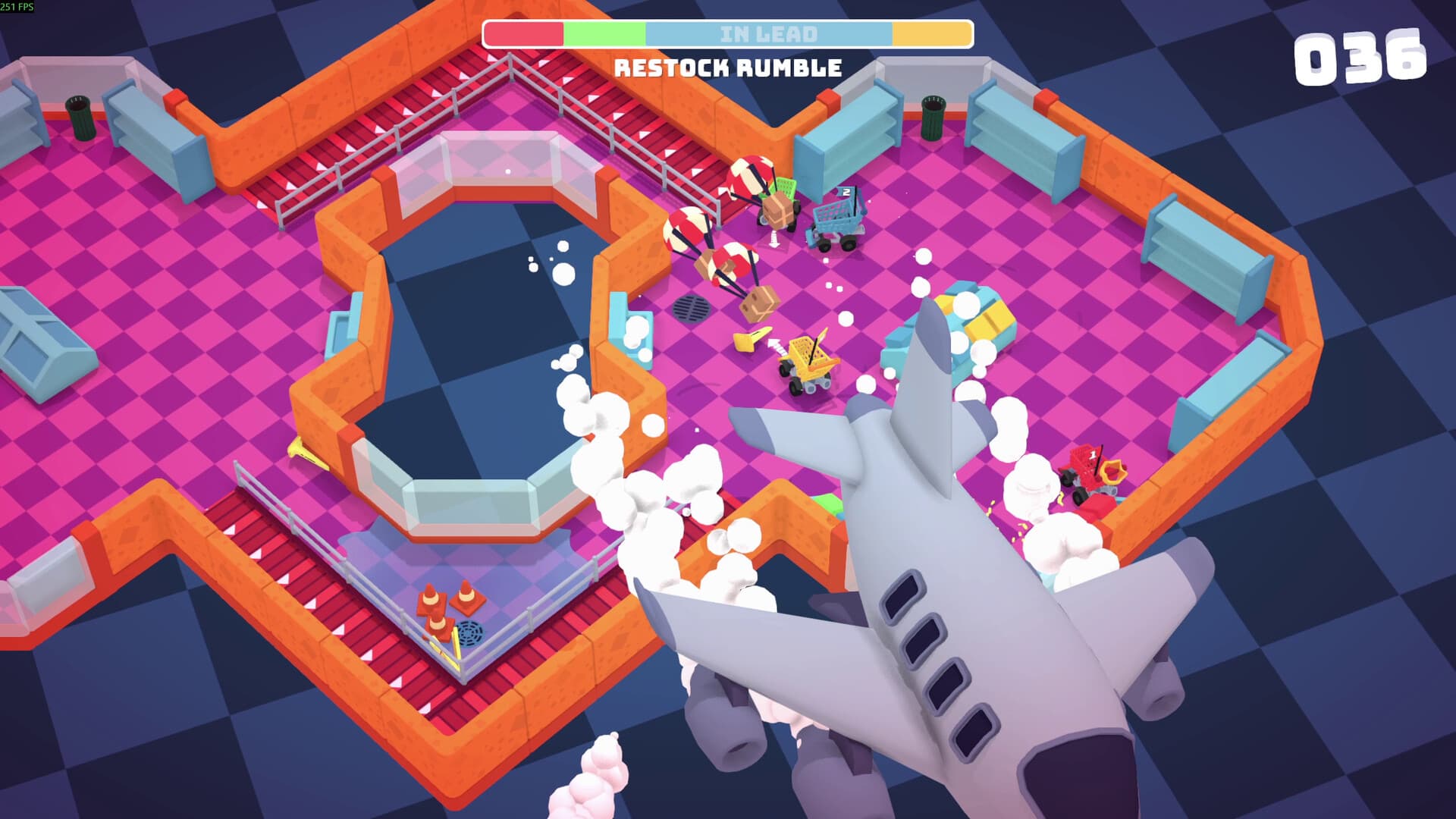Toggle the red segment of the lead bar
1456x819 pixels.
[523, 33]
